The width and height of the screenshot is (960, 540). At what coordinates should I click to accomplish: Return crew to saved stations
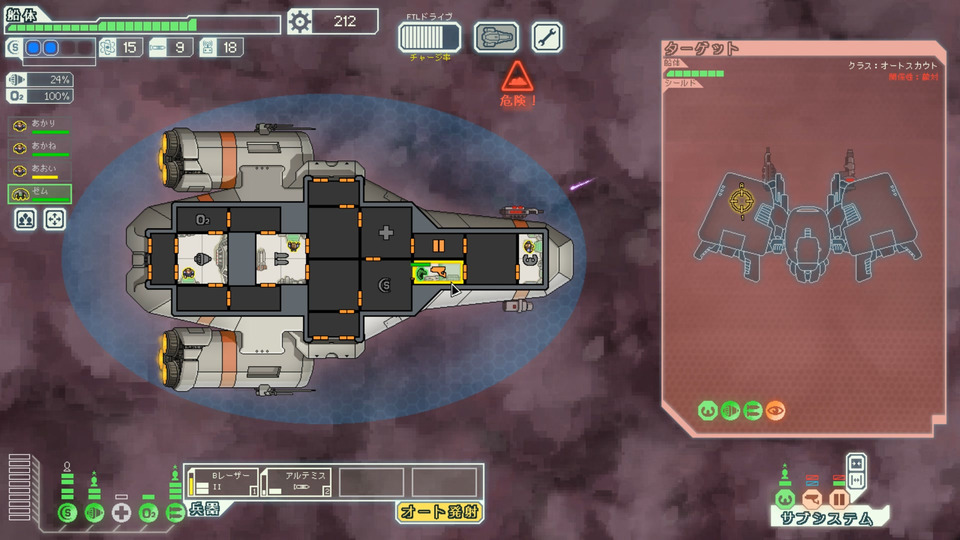54,218
